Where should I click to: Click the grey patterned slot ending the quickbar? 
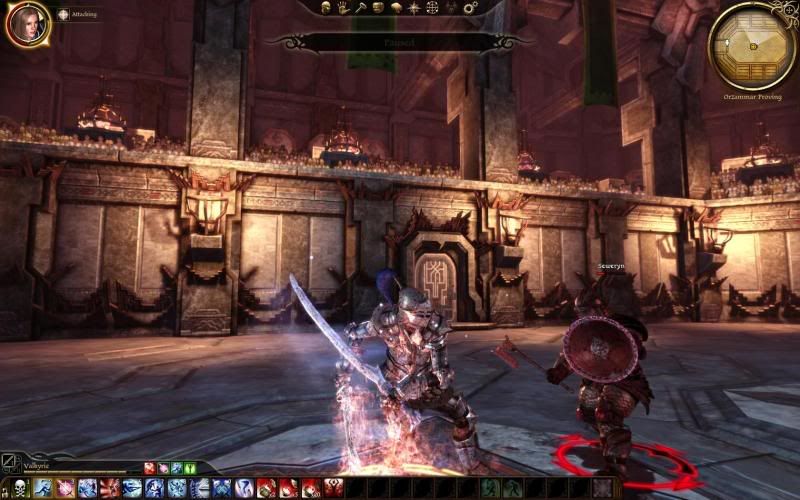click(602, 488)
